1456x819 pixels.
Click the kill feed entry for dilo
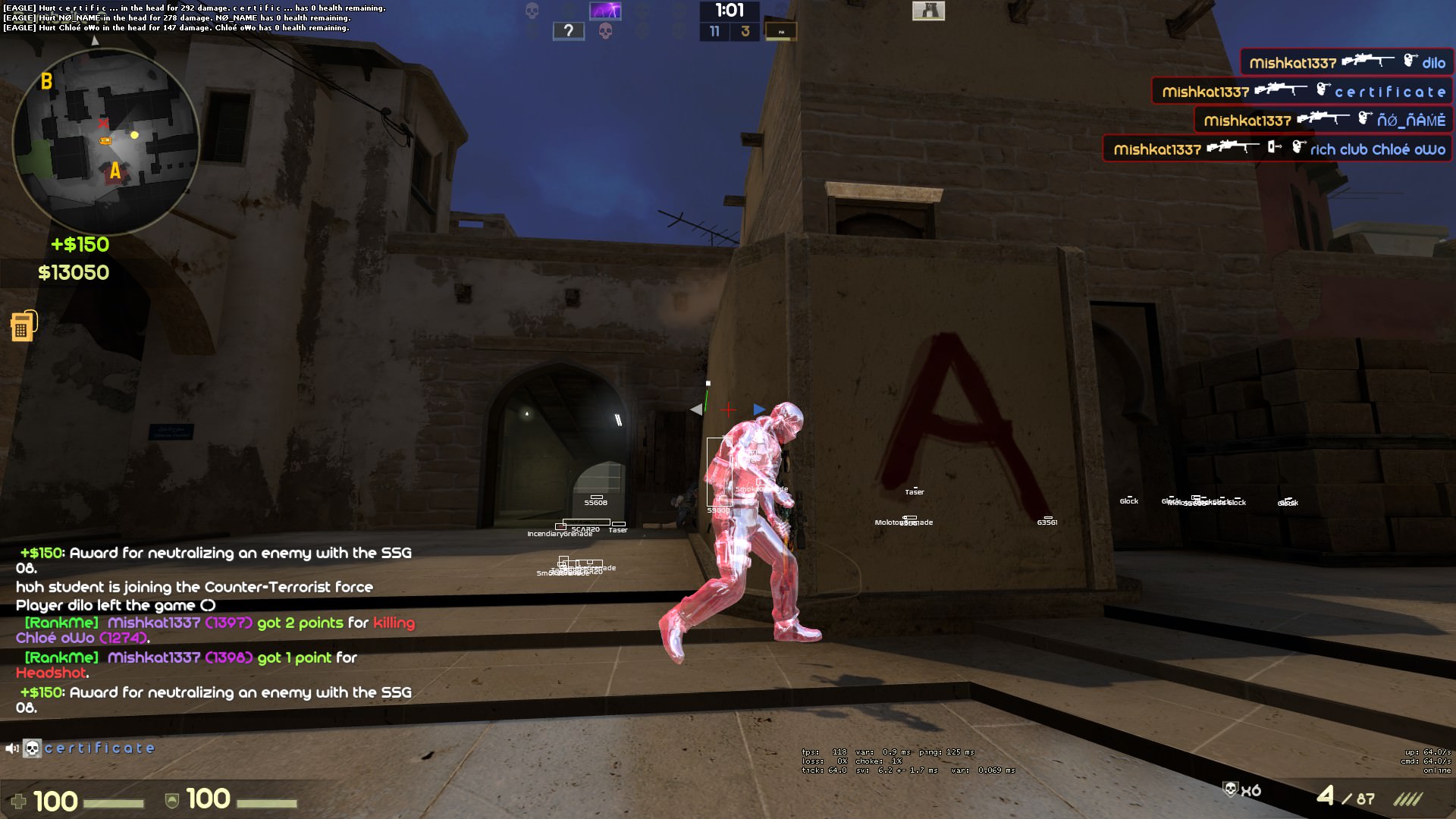coord(1347,63)
